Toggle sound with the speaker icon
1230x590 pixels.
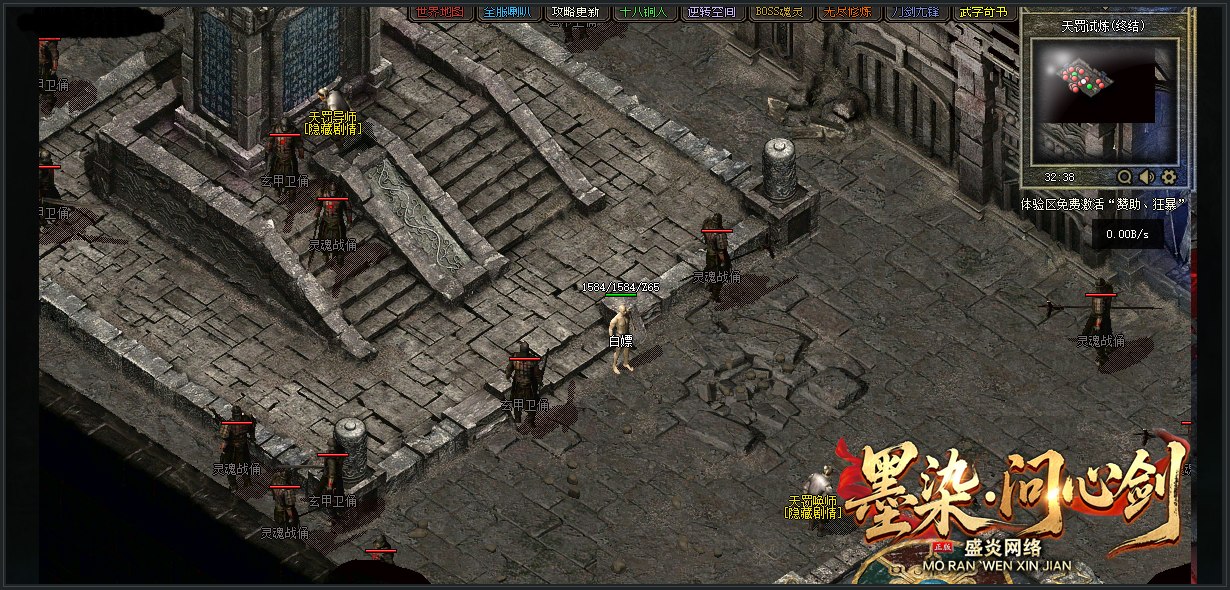point(1147,177)
